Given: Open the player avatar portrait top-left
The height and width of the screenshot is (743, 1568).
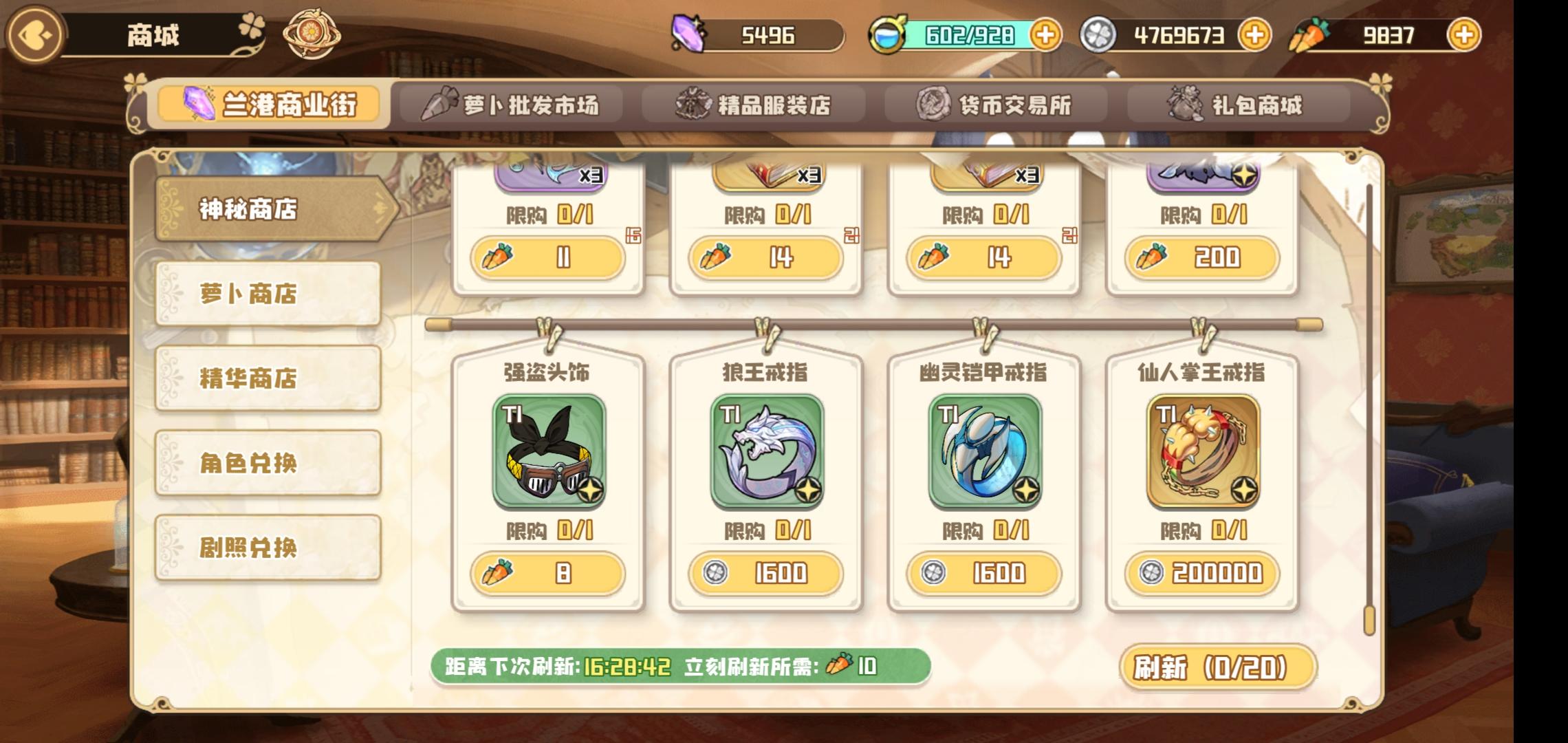Looking at the screenshot, I should click(x=34, y=34).
